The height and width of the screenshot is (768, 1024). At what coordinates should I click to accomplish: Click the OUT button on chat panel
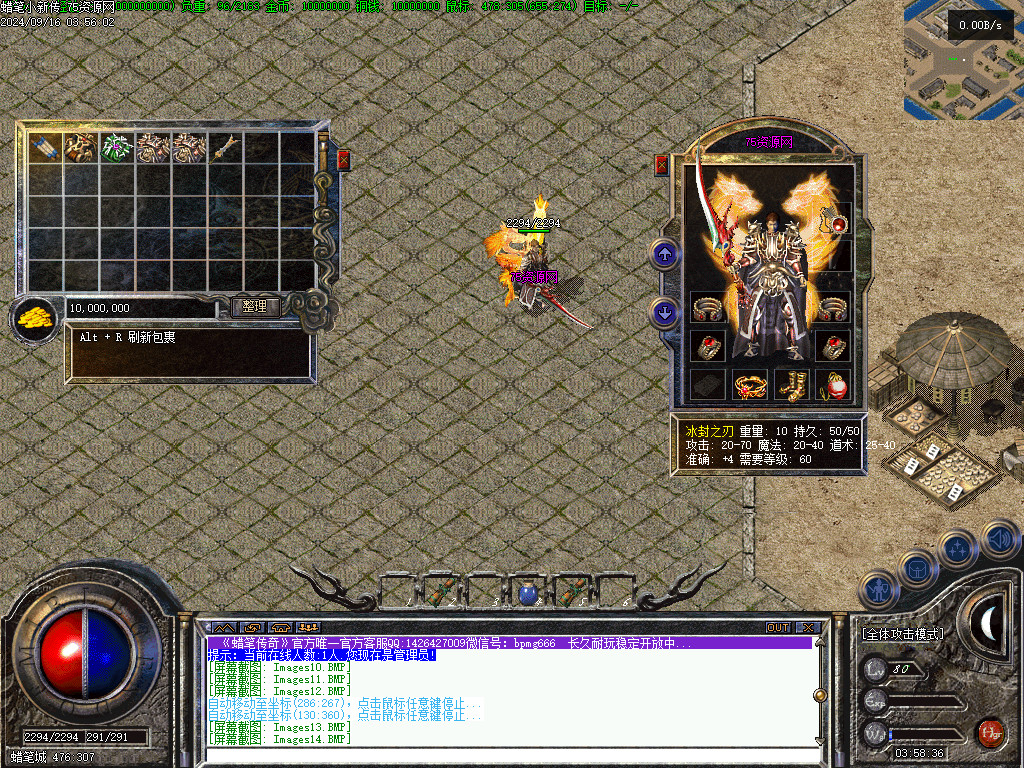[778, 627]
